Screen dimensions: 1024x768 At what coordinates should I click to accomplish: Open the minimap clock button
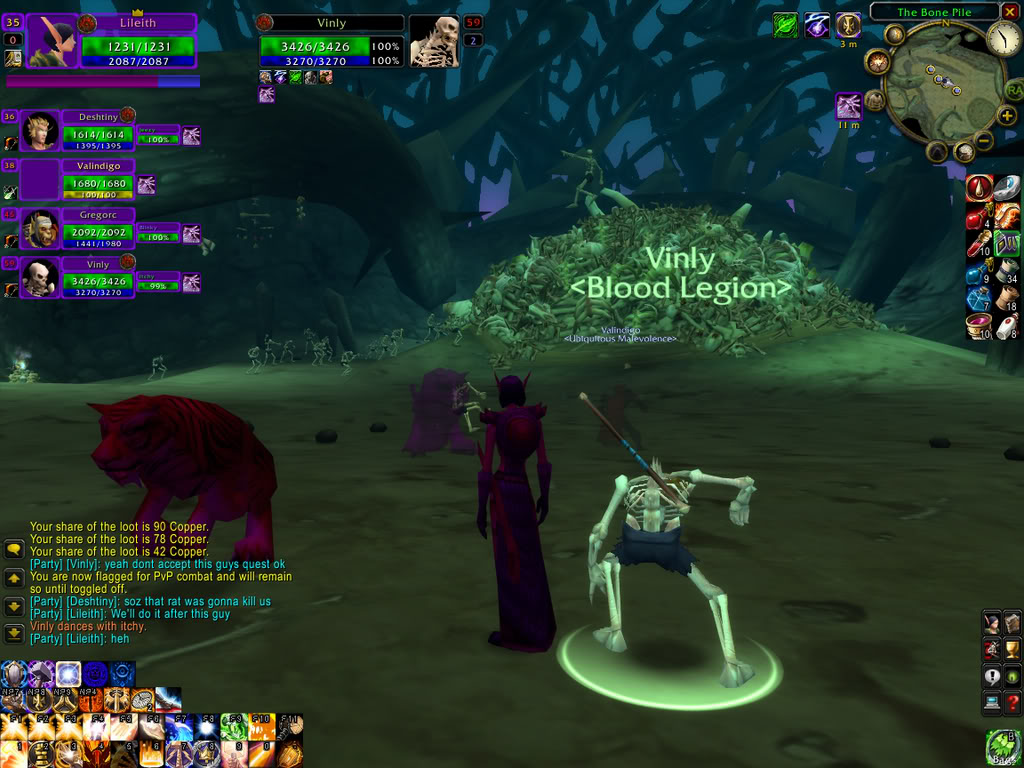pyautogui.click(x=1003, y=39)
